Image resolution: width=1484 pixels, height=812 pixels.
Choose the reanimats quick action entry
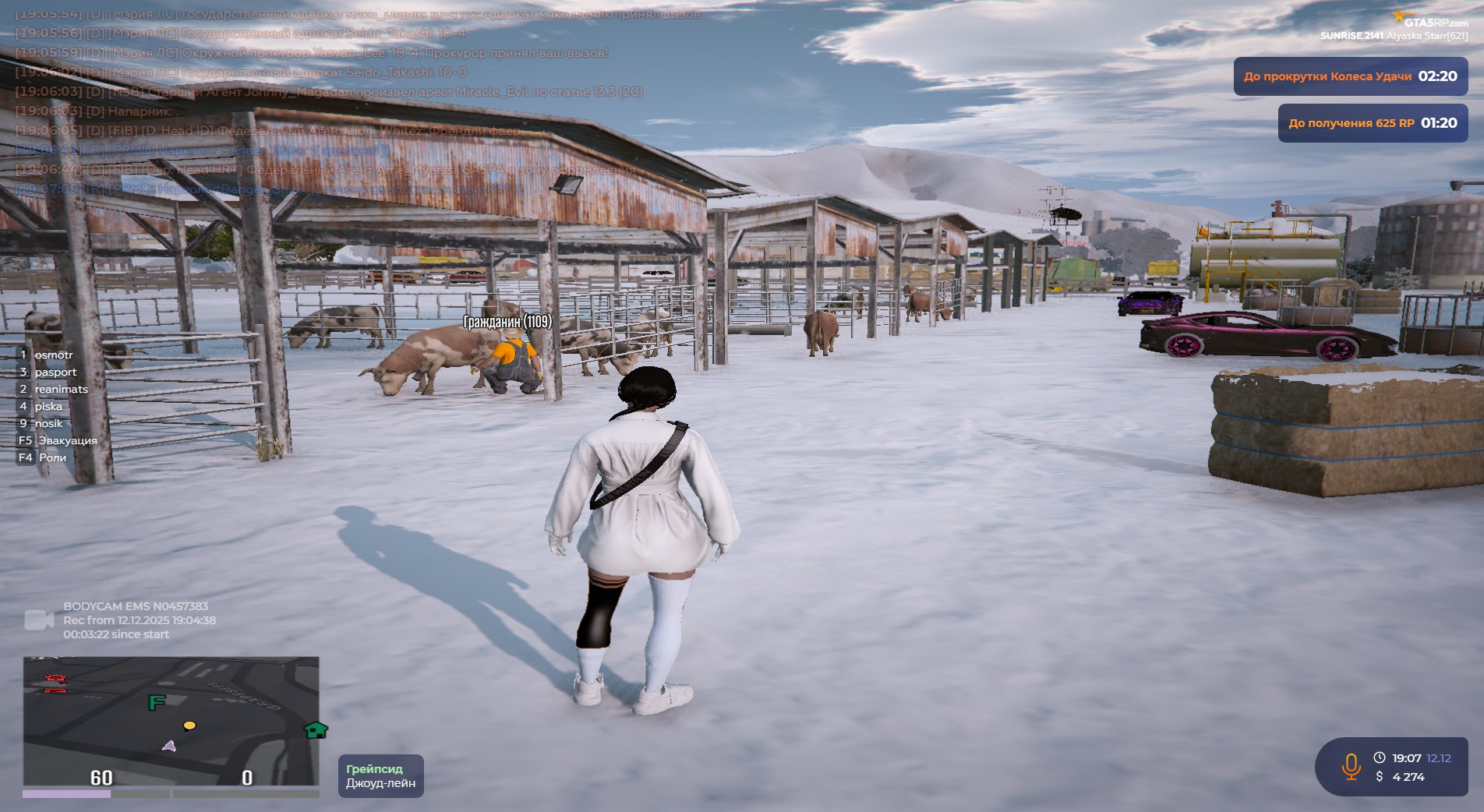[61, 389]
